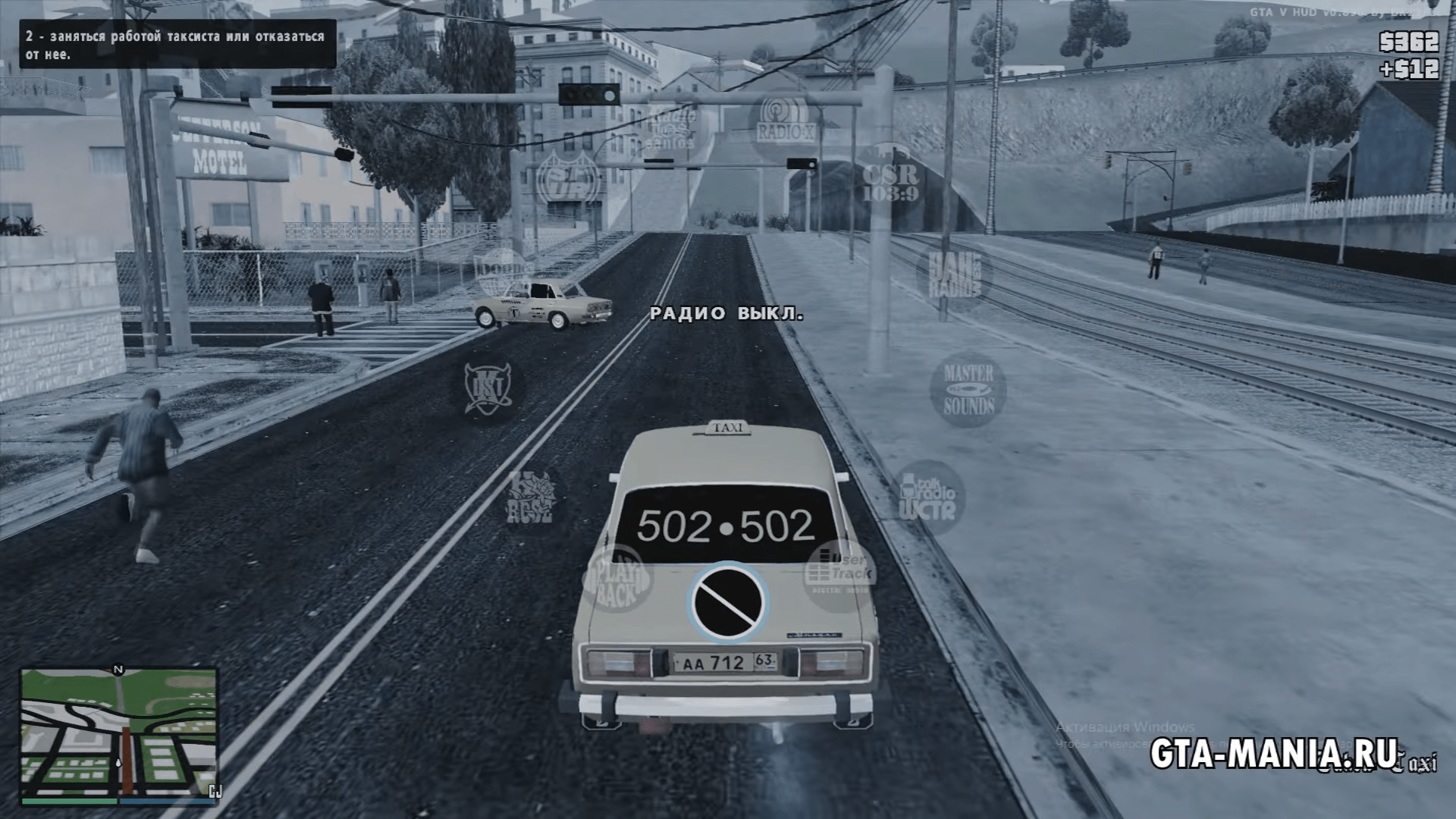Select the K-DST station logo
The height and width of the screenshot is (819, 1456).
tap(489, 388)
